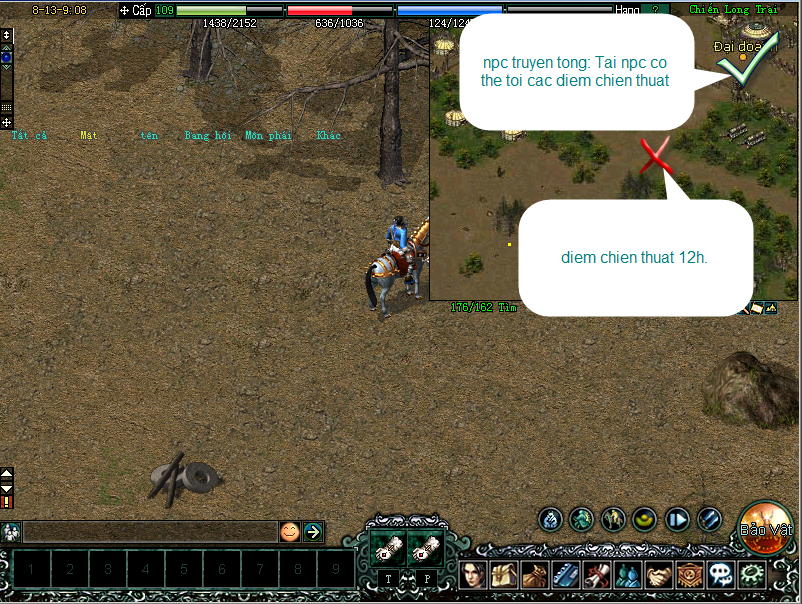Open the Bảo Vật treasure orb
802x604 pixels.
(767, 527)
